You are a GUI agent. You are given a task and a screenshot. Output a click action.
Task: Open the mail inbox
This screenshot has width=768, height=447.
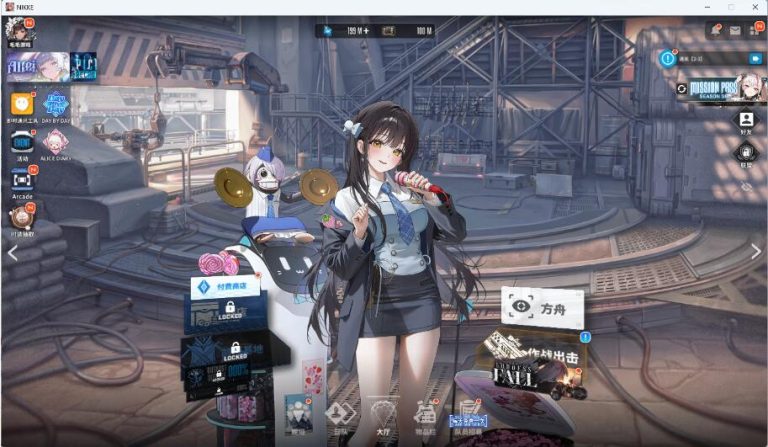pyautogui.click(x=735, y=31)
